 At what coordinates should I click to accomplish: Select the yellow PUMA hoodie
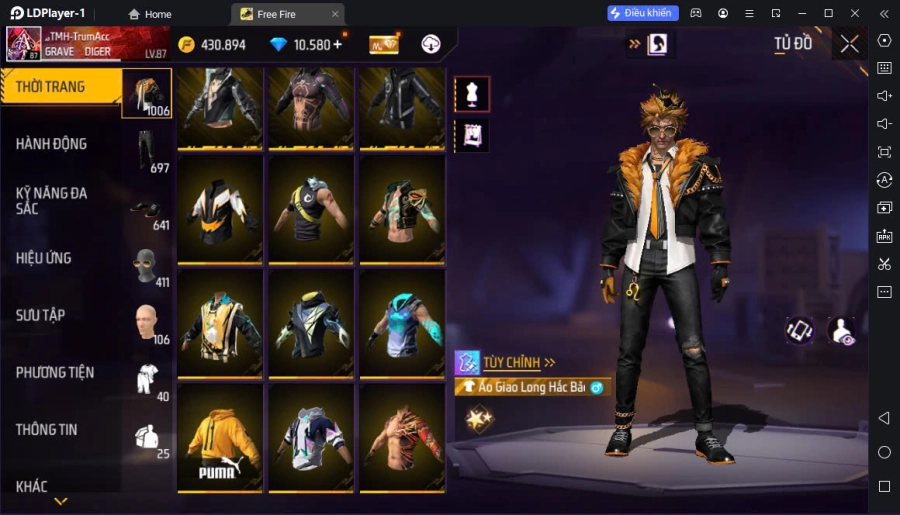[x=221, y=437]
